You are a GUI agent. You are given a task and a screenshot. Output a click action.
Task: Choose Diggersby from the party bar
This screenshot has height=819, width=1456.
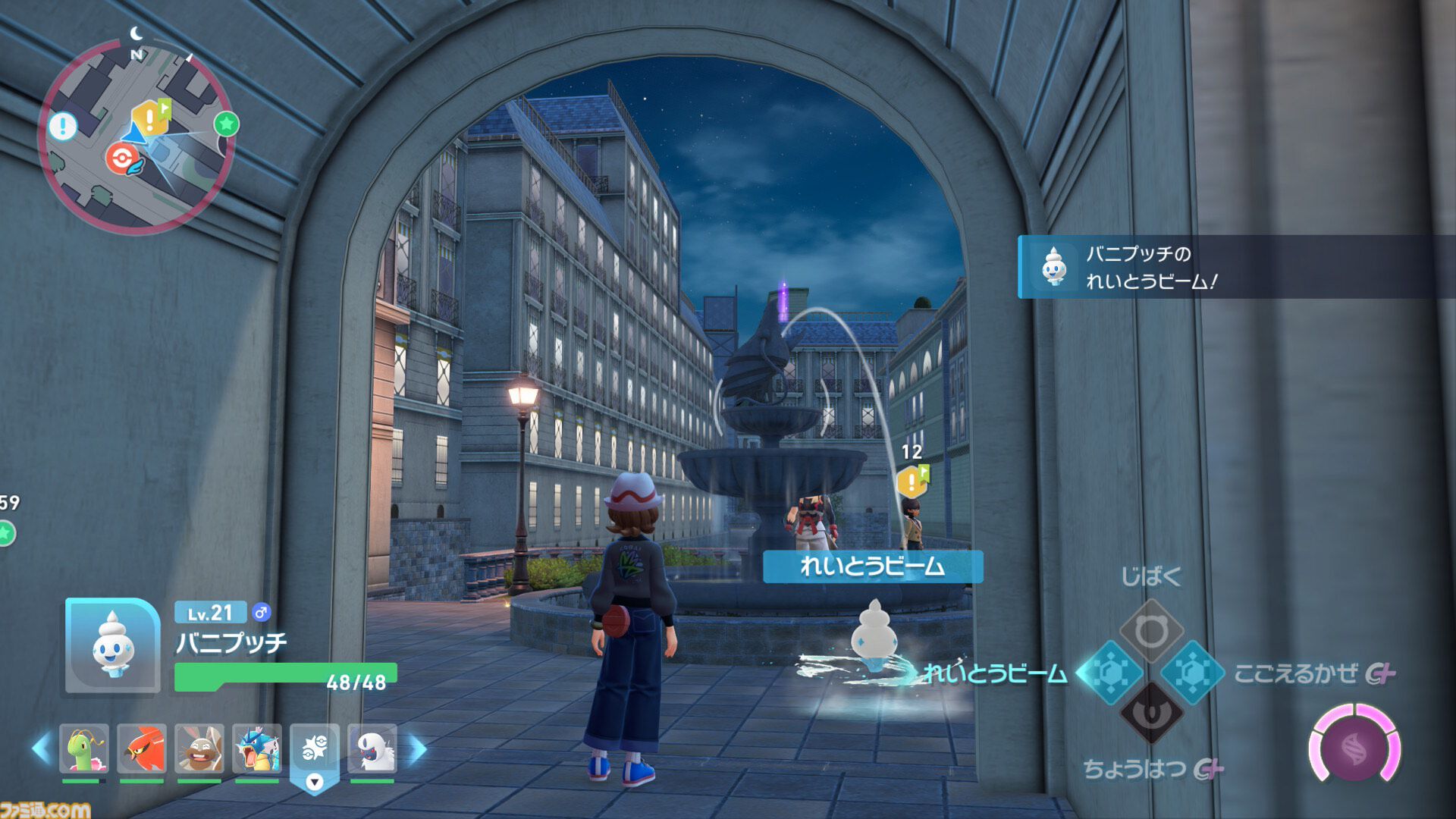point(199,748)
